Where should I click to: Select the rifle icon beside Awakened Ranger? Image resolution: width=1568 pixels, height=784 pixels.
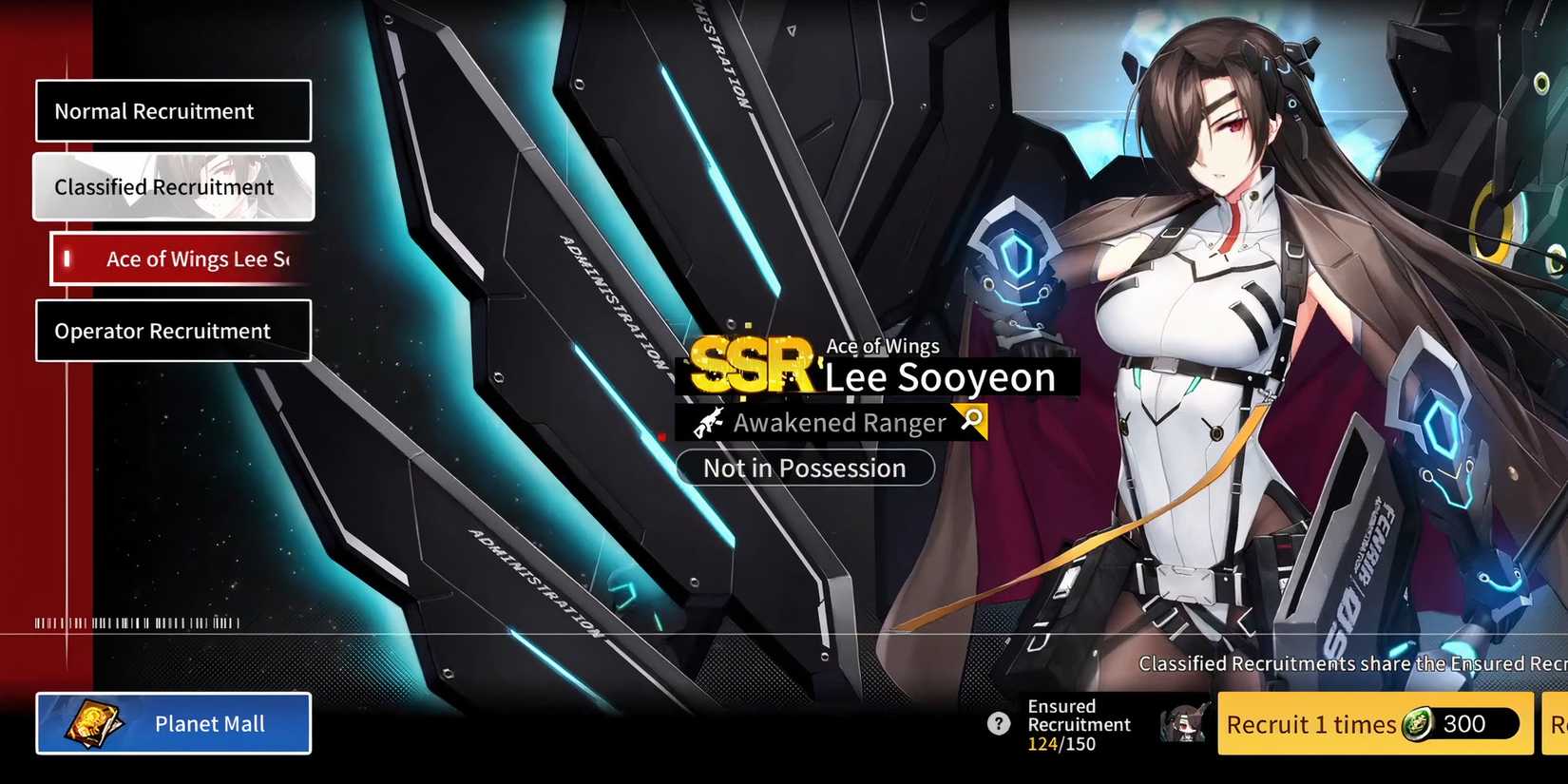click(x=708, y=422)
